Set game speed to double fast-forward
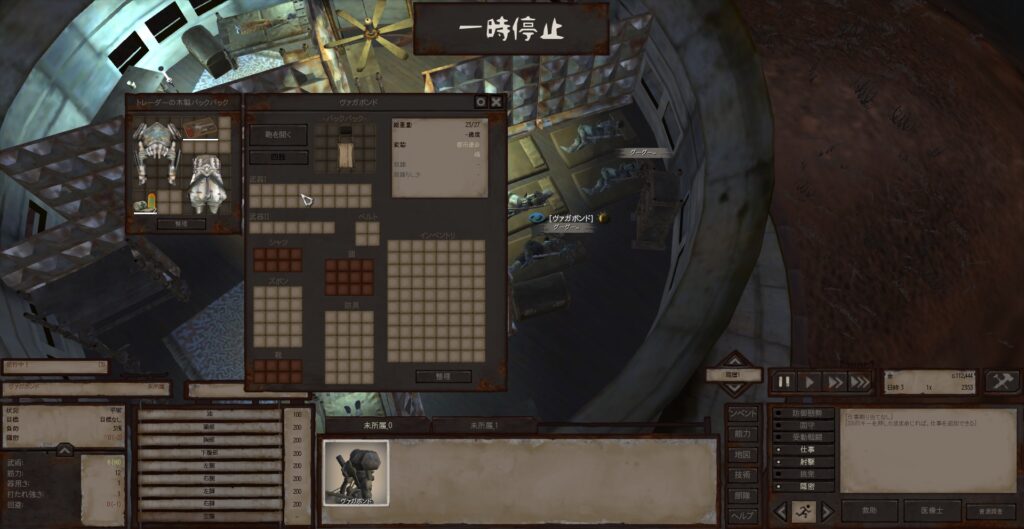The image size is (1024, 529). coord(834,382)
